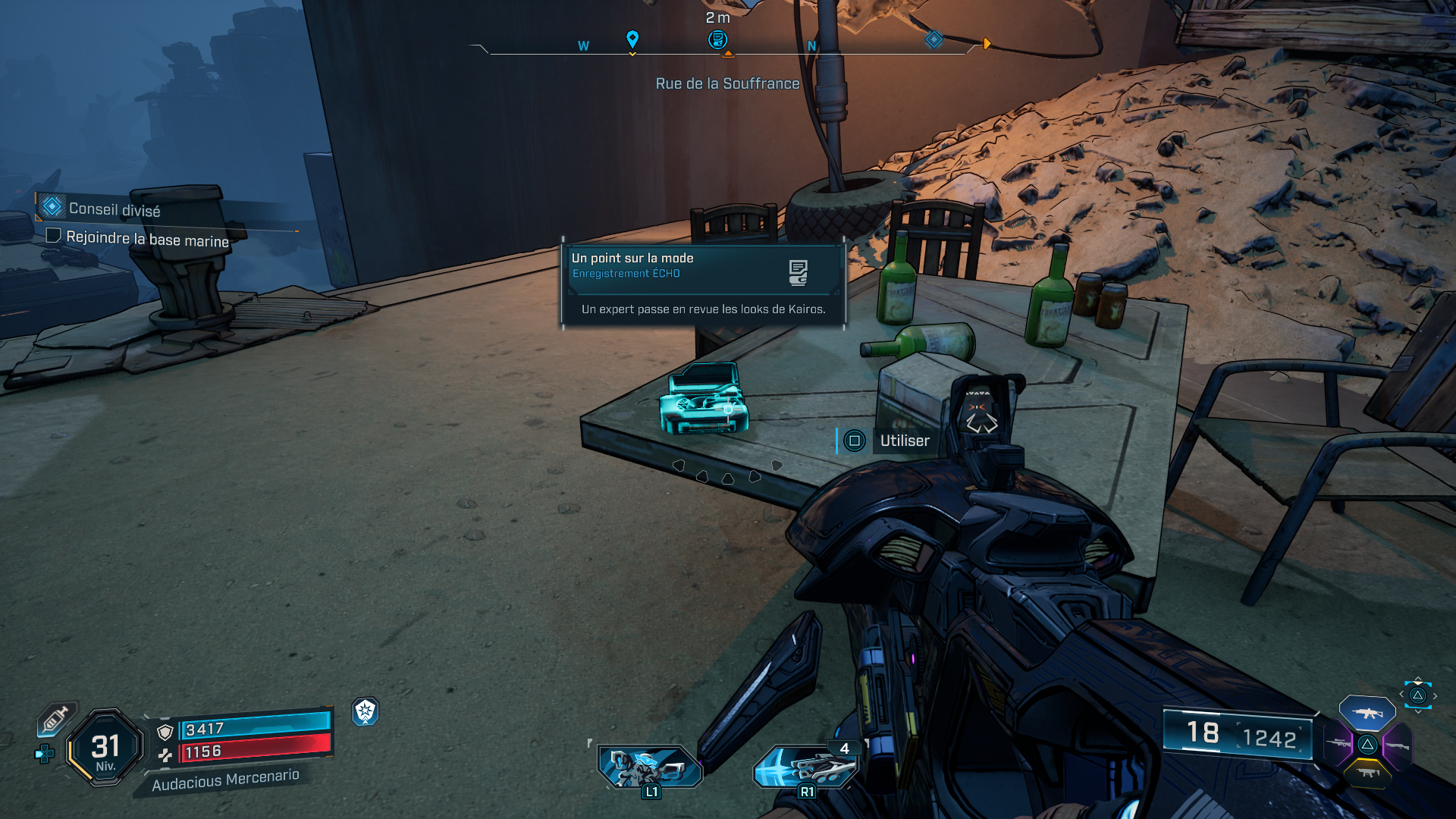The width and height of the screenshot is (1456, 819).
Task: Select the ECHO log marker on the compass
Action: click(x=717, y=39)
